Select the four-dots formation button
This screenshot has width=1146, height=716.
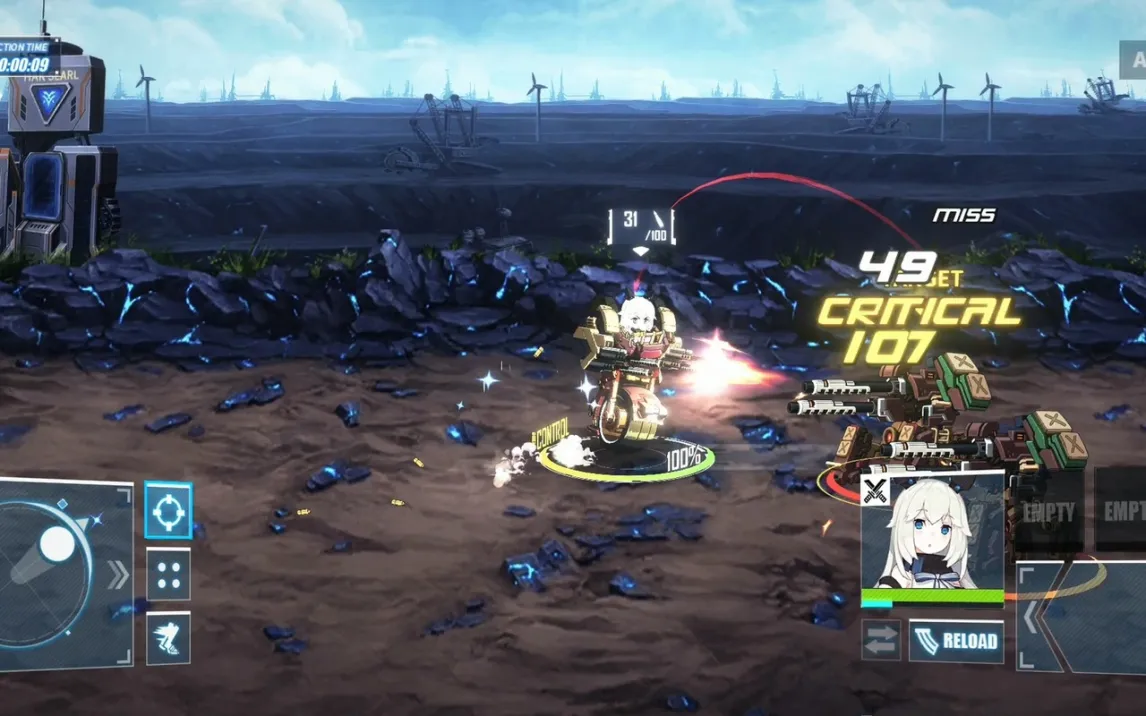pyautogui.click(x=168, y=575)
